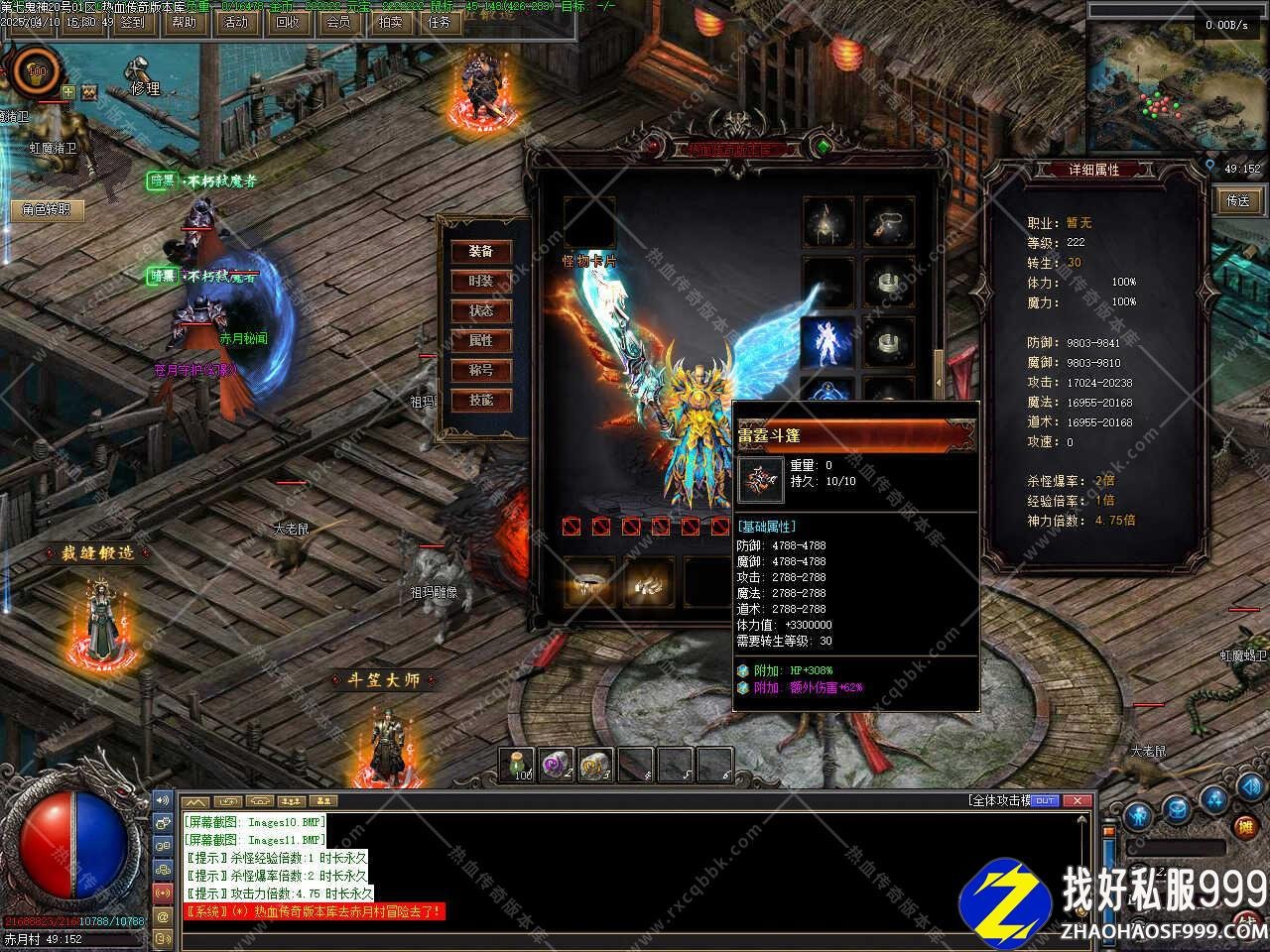Show the 任务 quest list

(440, 22)
